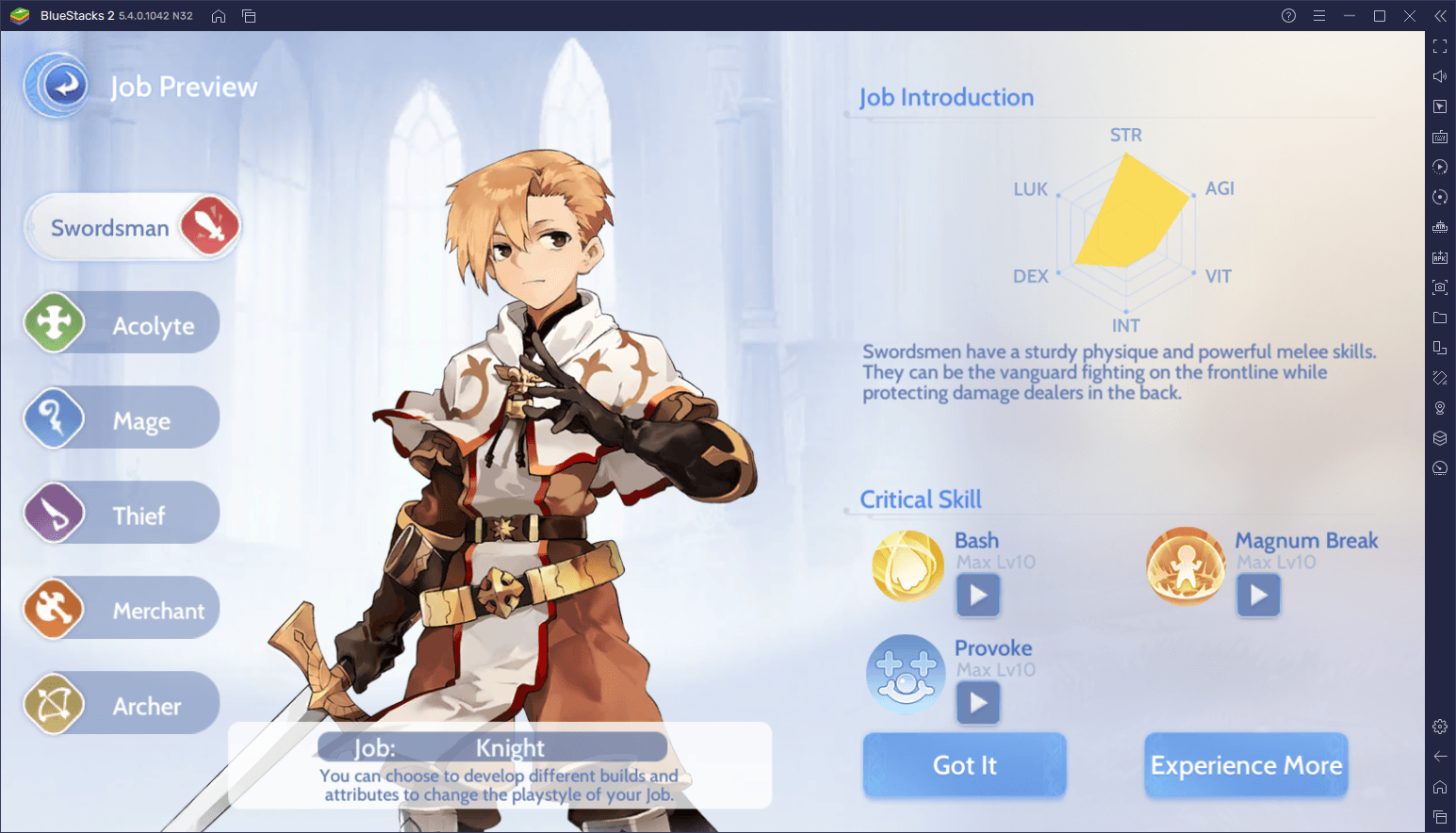Open the Install APK tool
Screen dimensions: 1456x833
pos(1440,256)
